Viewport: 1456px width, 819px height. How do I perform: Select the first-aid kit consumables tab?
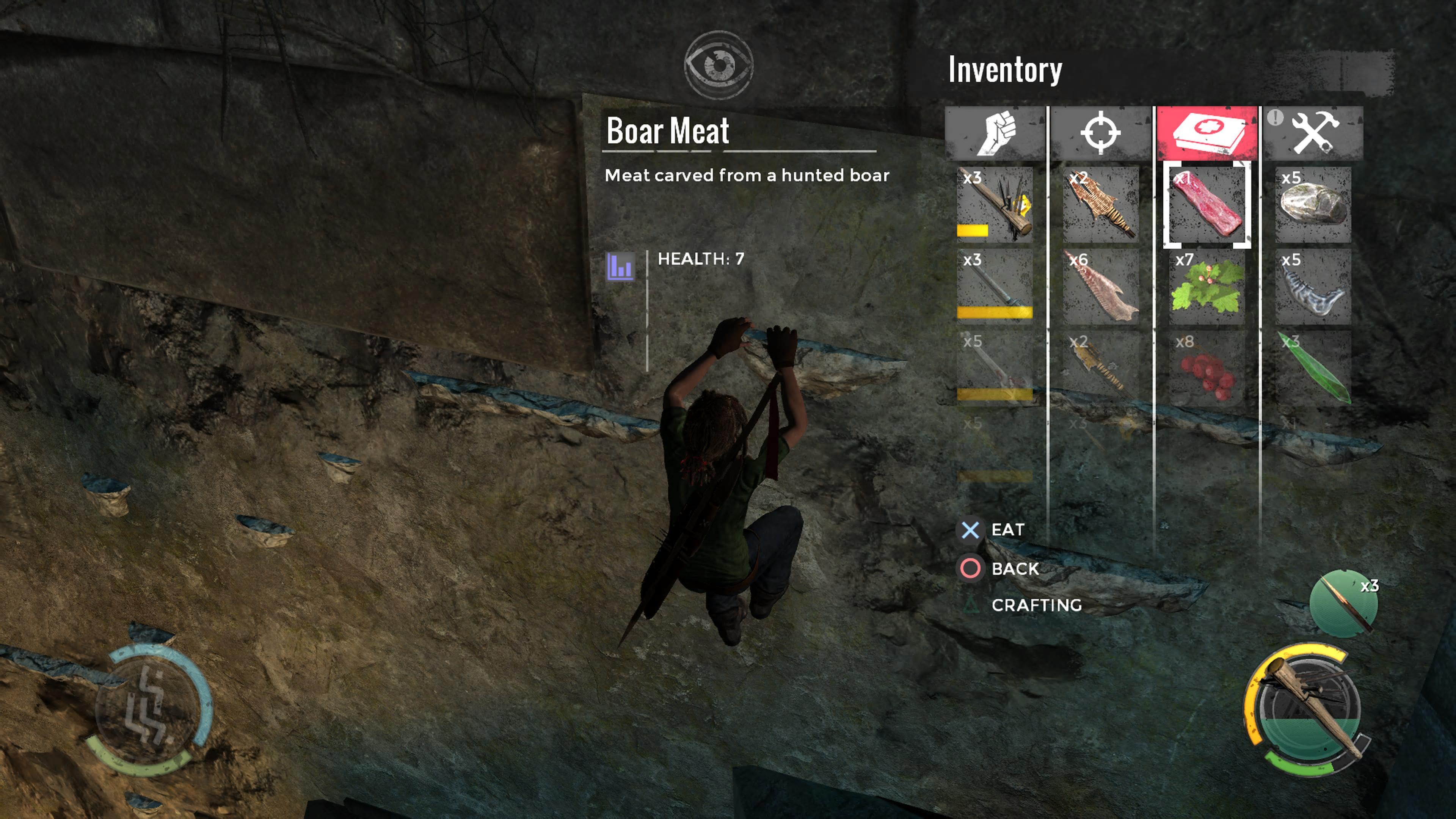[1207, 133]
